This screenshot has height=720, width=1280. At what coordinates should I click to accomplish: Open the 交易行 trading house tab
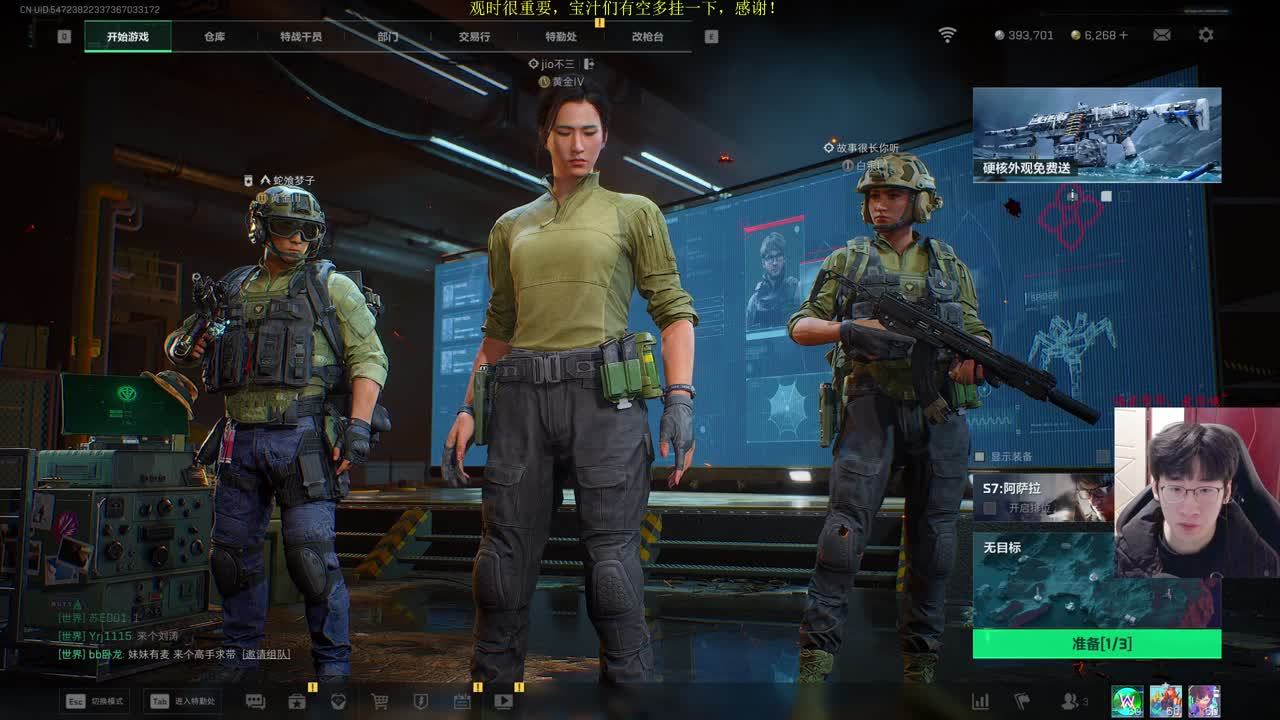(x=474, y=37)
